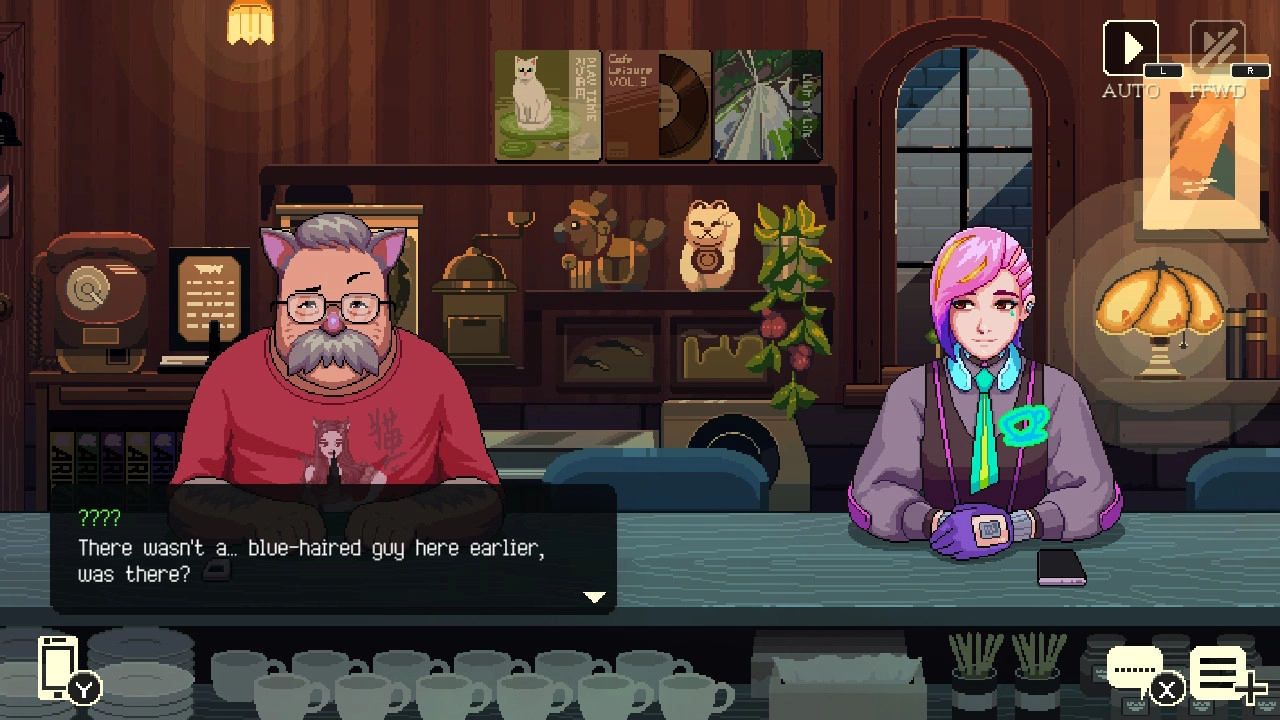This screenshot has width=1280, height=720.
Task: Open the smartphone menu icon
Action: [x=58, y=667]
